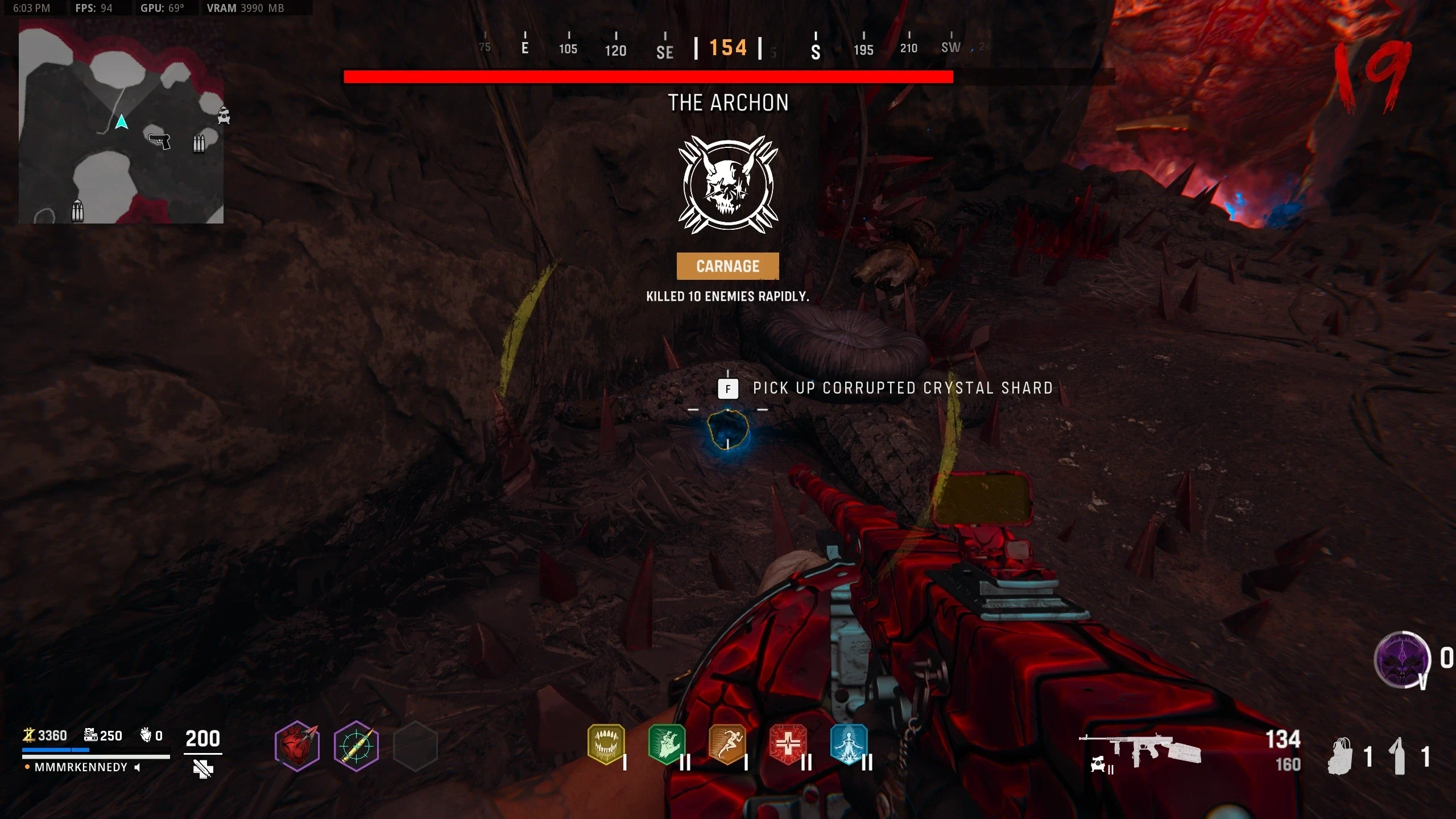Click the Pack-a-Punch machine marker at the minimap edge
Viewport: 1456px width, 819px height.
pyautogui.click(x=224, y=115)
